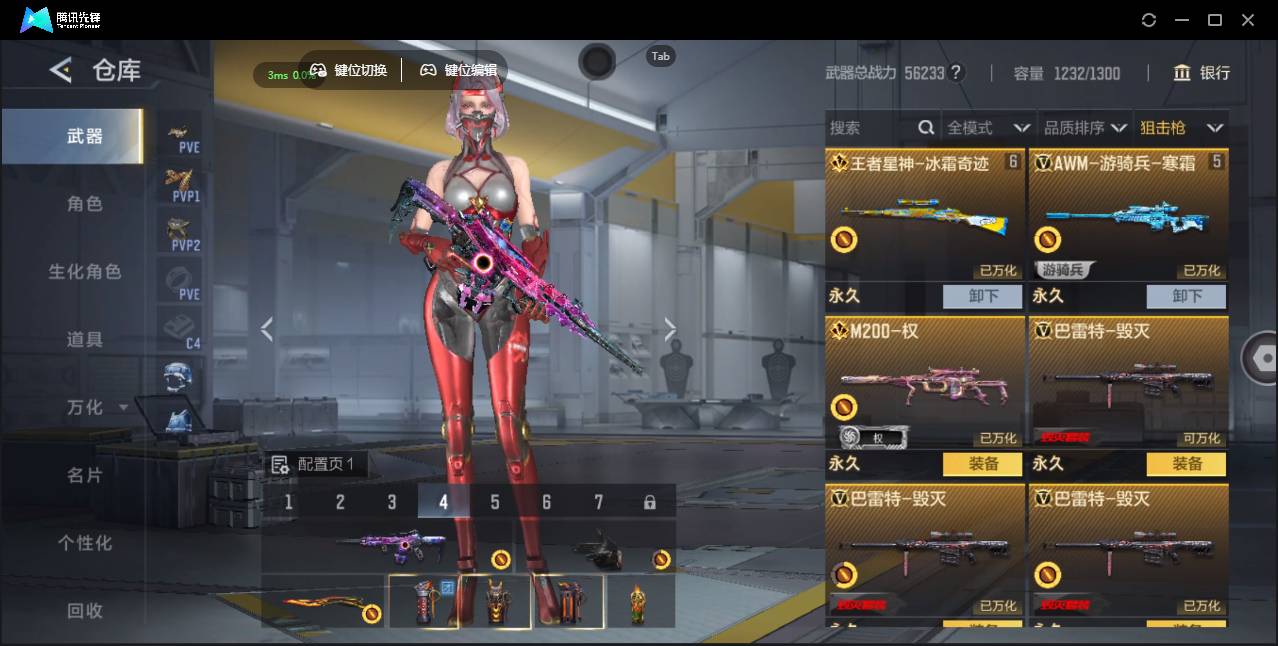Image resolution: width=1278 pixels, height=646 pixels.
Task: Maximize the emulator window
Action: pyautogui.click(x=1215, y=20)
